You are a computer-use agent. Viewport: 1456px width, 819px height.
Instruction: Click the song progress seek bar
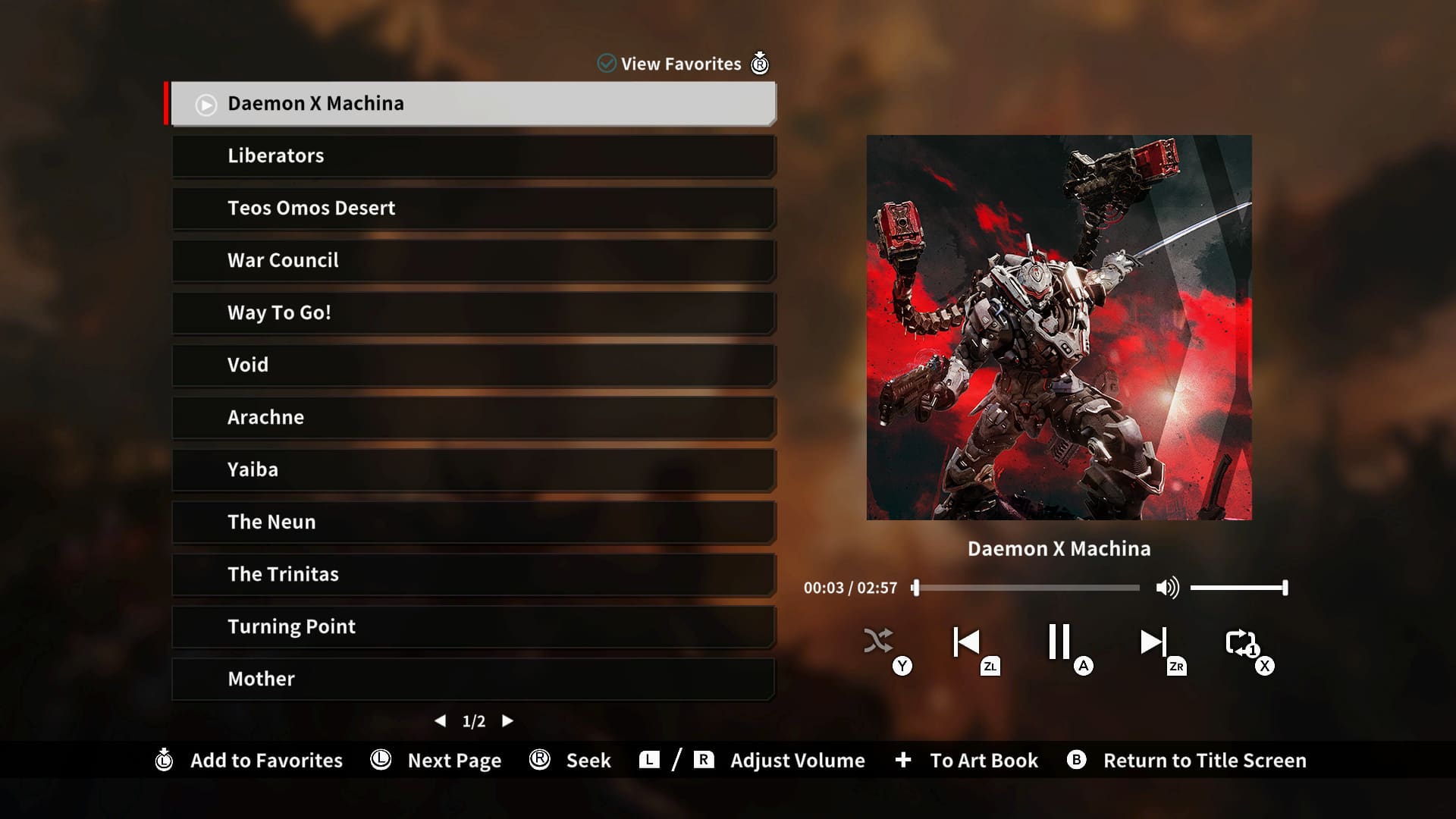pyautogui.click(x=1028, y=588)
